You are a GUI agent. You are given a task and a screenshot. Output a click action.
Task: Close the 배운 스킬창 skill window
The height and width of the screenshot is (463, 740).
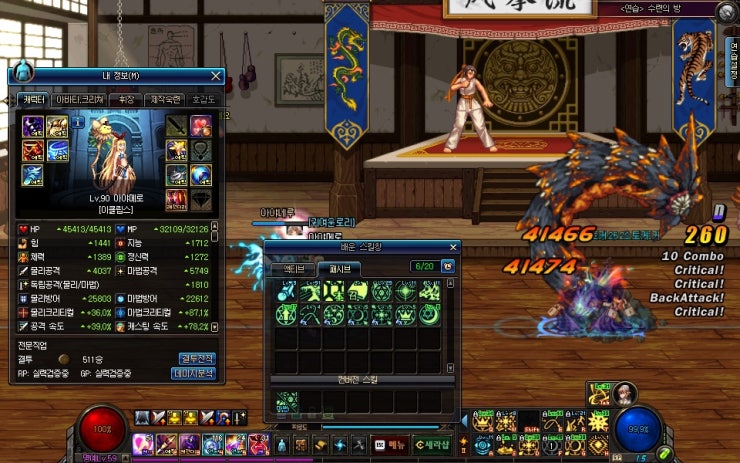[451, 247]
